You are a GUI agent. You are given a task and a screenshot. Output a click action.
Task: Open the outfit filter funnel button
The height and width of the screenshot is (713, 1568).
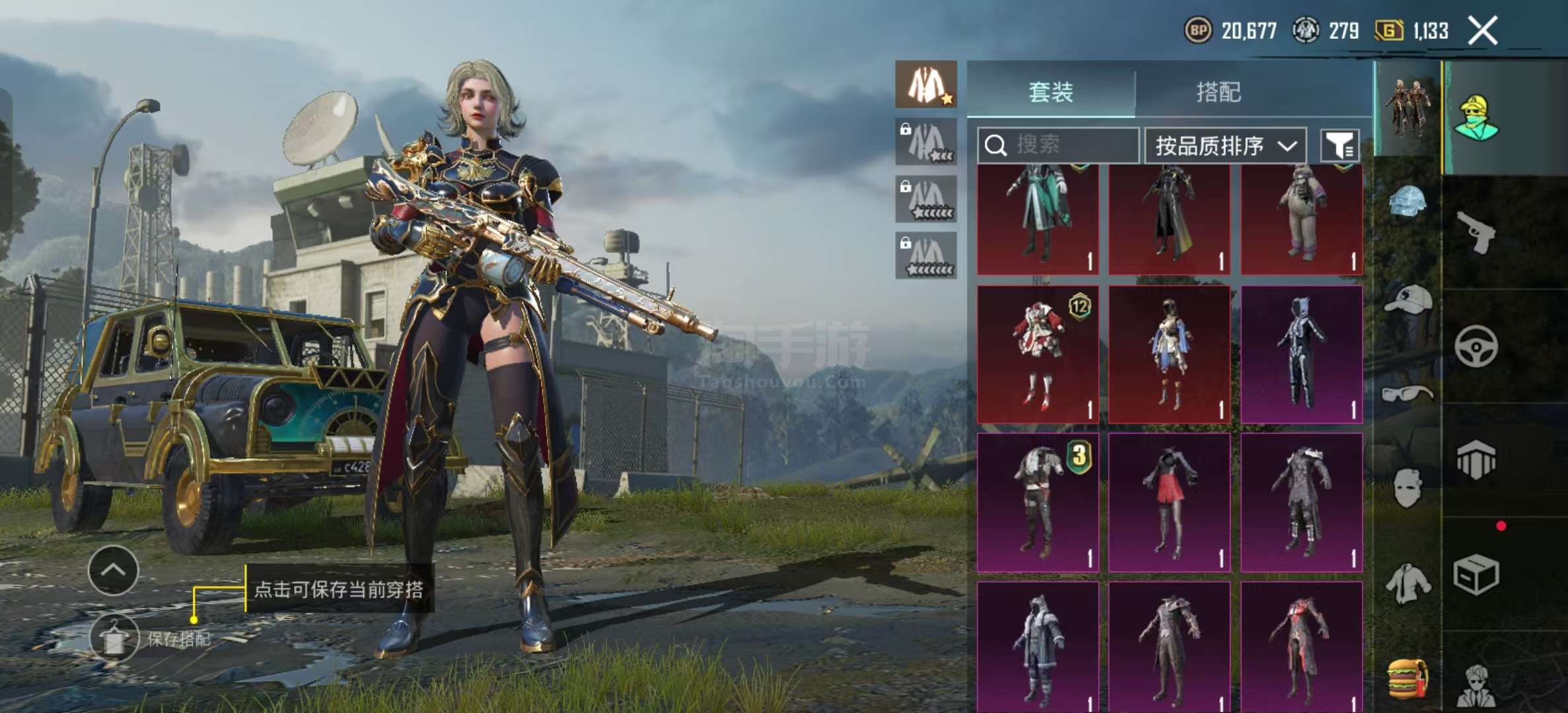[x=1339, y=145]
